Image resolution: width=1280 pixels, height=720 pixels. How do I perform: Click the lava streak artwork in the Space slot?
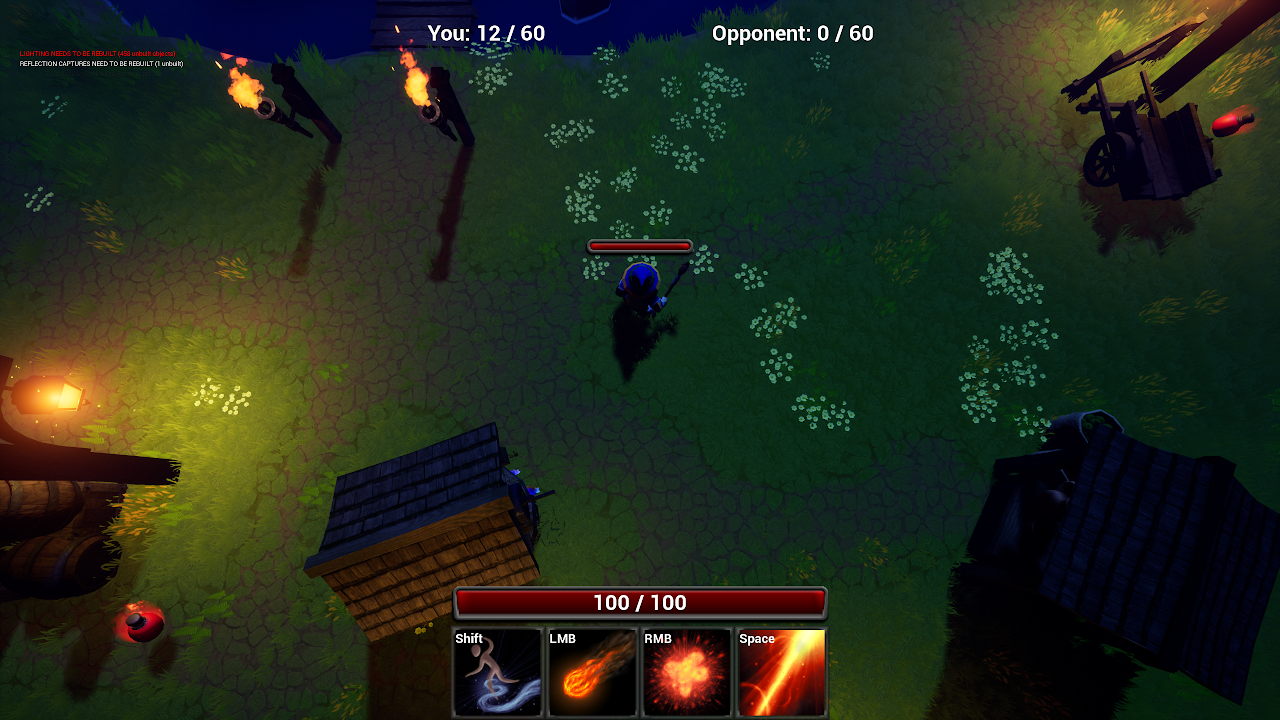[x=781, y=675]
